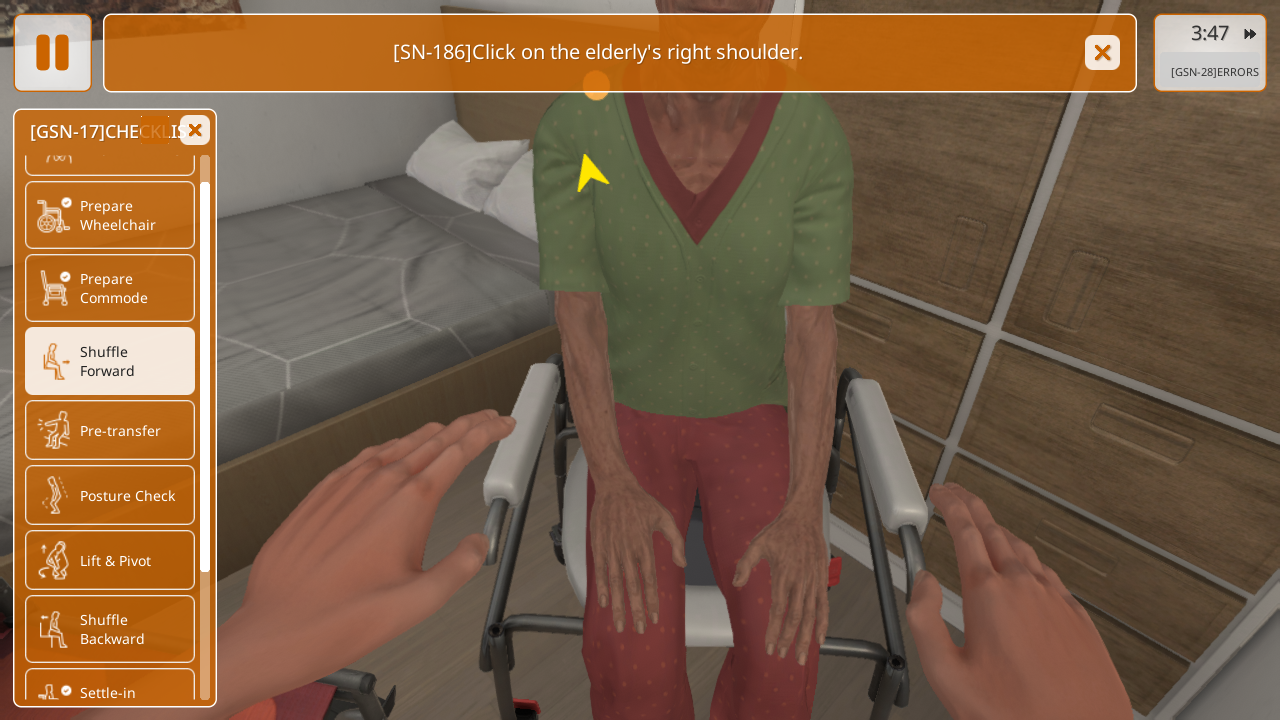Pause the simulation
Image resolution: width=1280 pixels, height=720 pixels.
point(52,53)
